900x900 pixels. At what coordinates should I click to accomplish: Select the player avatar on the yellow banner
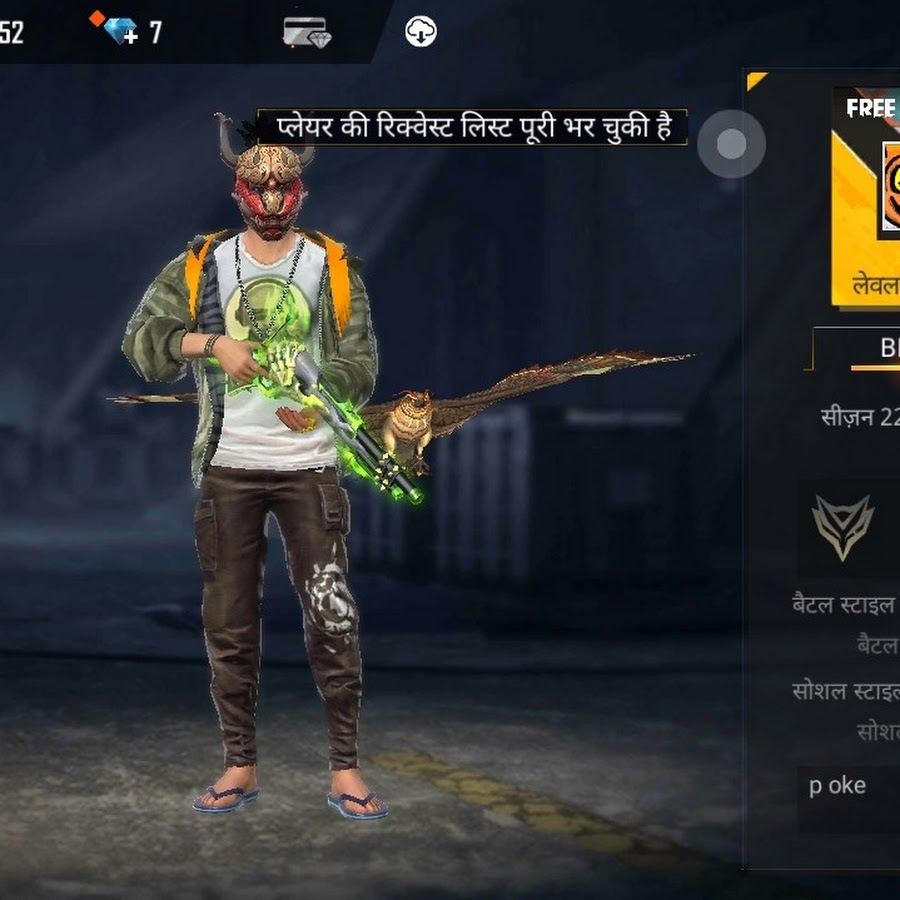pyautogui.click(x=889, y=190)
